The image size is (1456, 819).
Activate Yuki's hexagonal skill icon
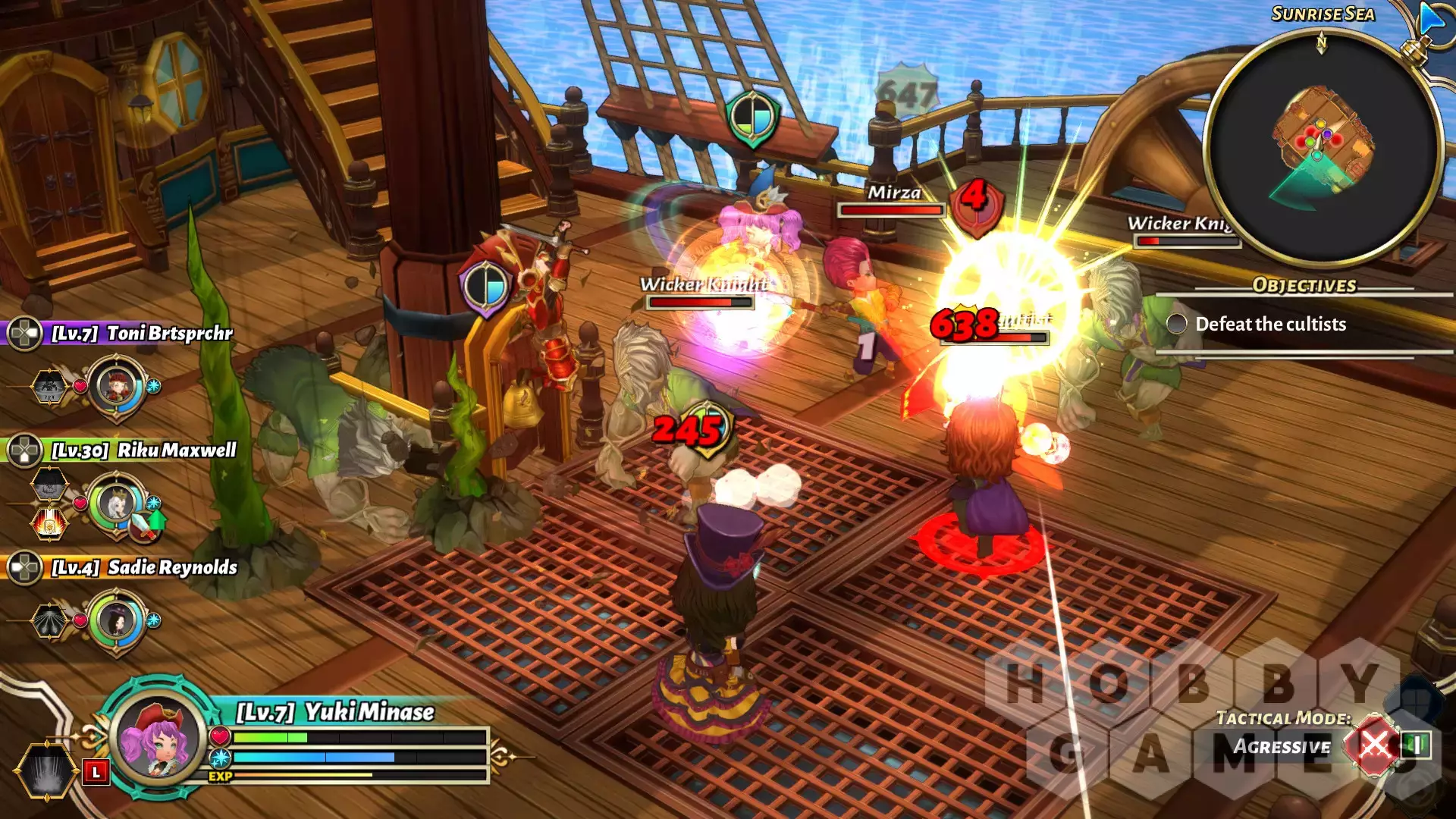(x=46, y=770)
